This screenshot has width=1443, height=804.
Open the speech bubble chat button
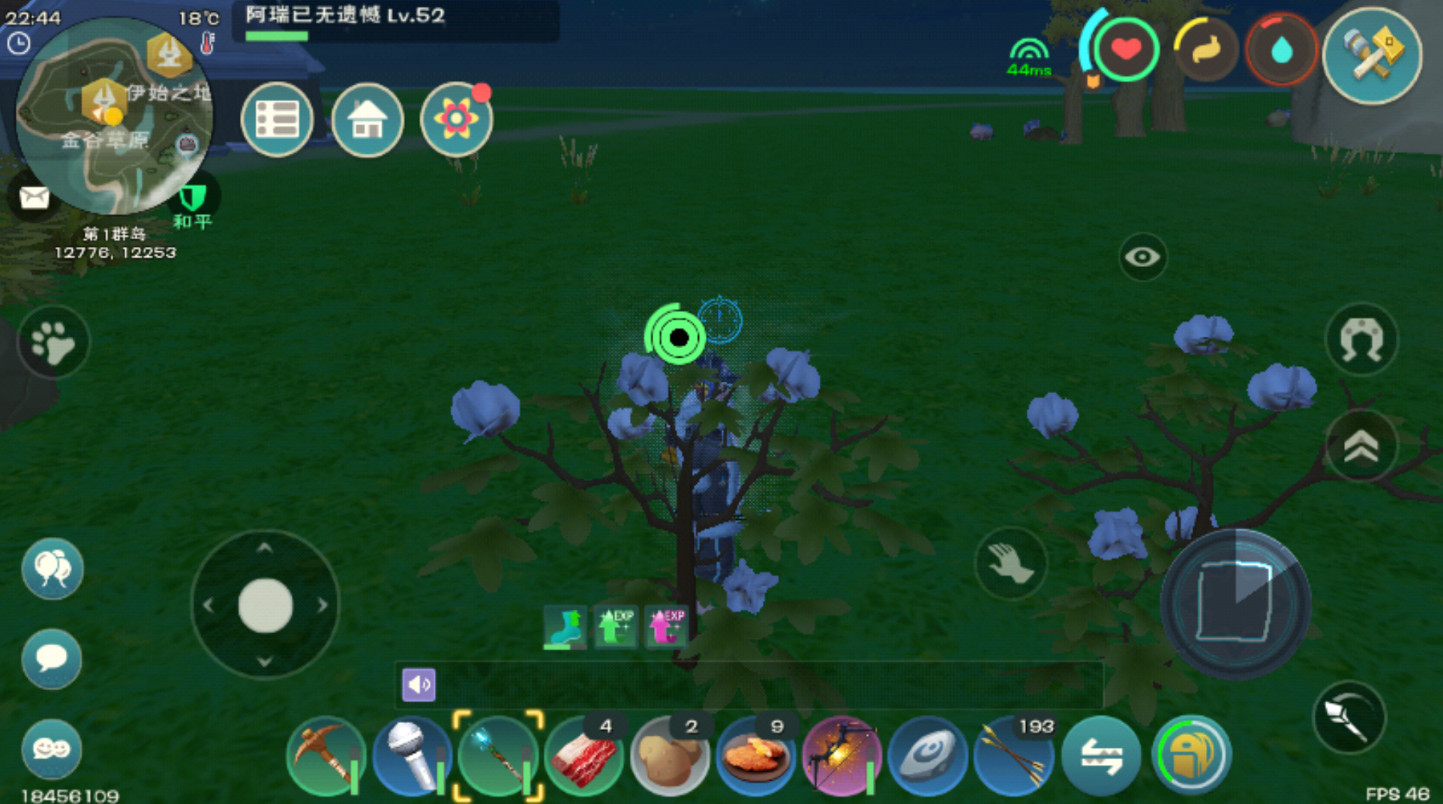(x=52, y=659)
